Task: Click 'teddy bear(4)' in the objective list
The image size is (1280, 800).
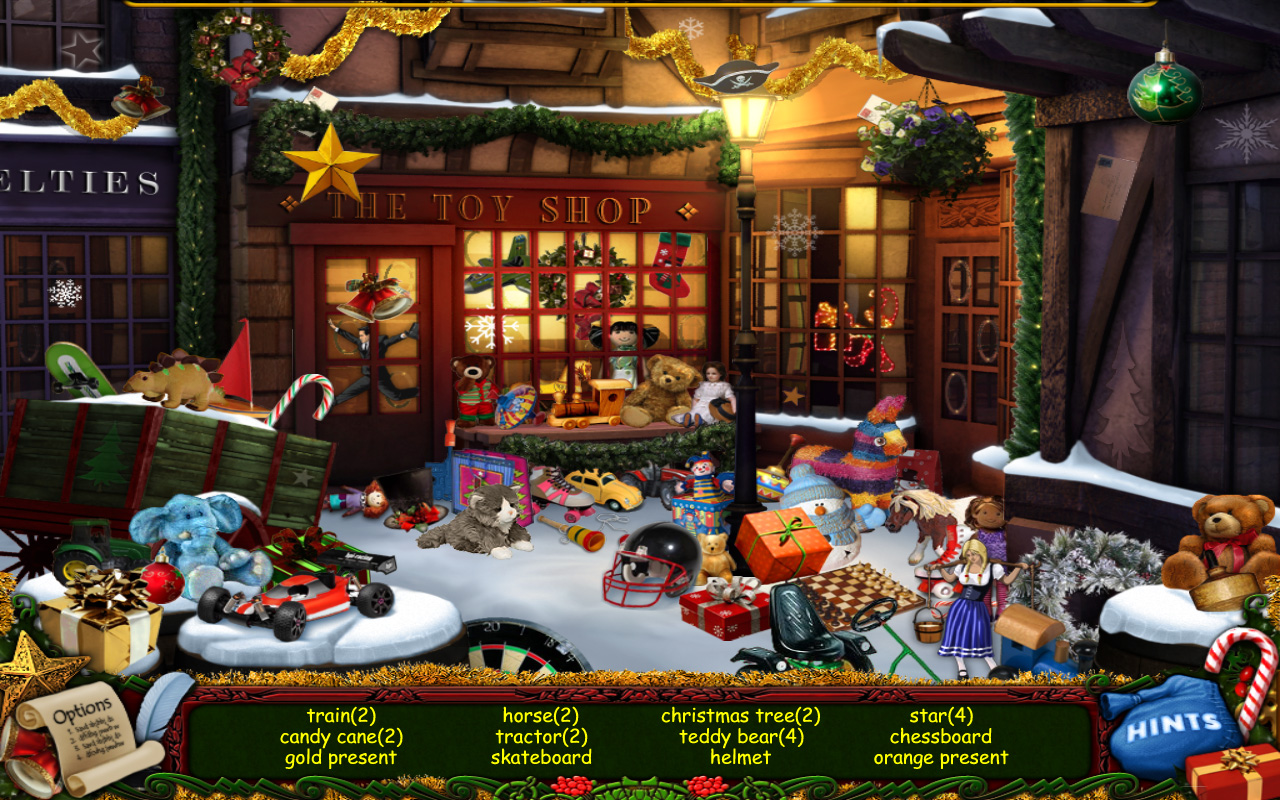Action: pyautogui.click(x=740, y=737)
